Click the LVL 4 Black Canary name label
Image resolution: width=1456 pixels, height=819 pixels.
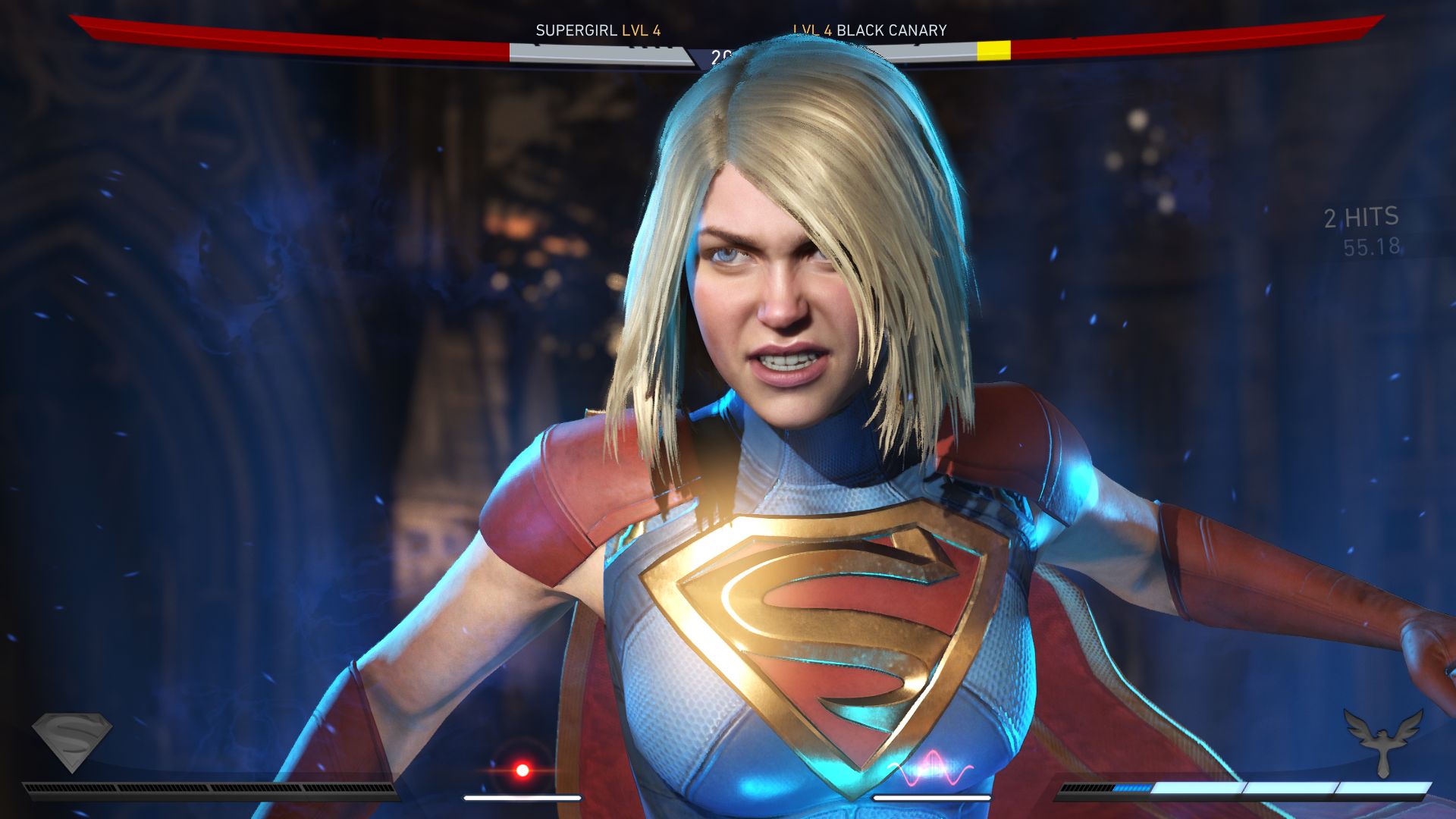[x=870, y=30]
